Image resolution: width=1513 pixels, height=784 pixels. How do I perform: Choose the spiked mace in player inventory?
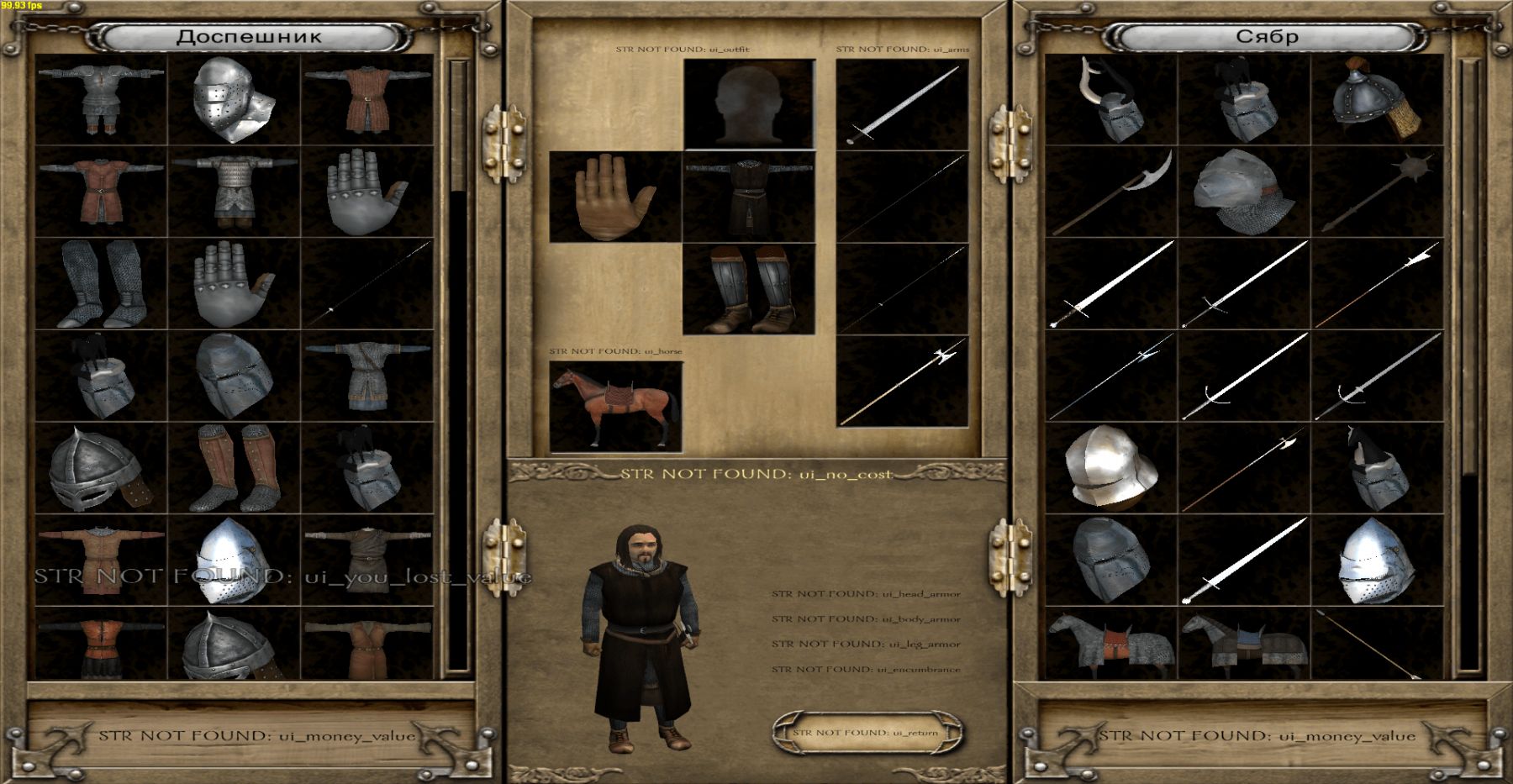[1378, 192]
